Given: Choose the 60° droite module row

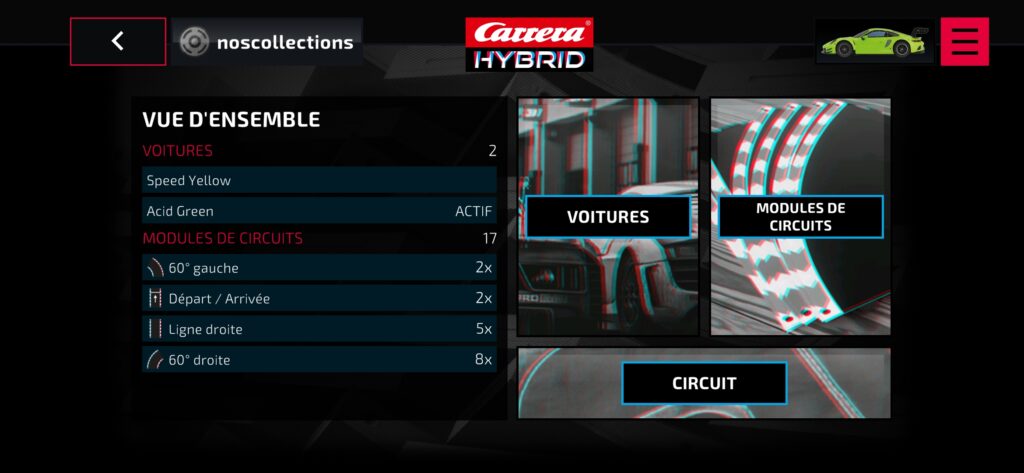Looking at the screenshot, I should point(319,359).
